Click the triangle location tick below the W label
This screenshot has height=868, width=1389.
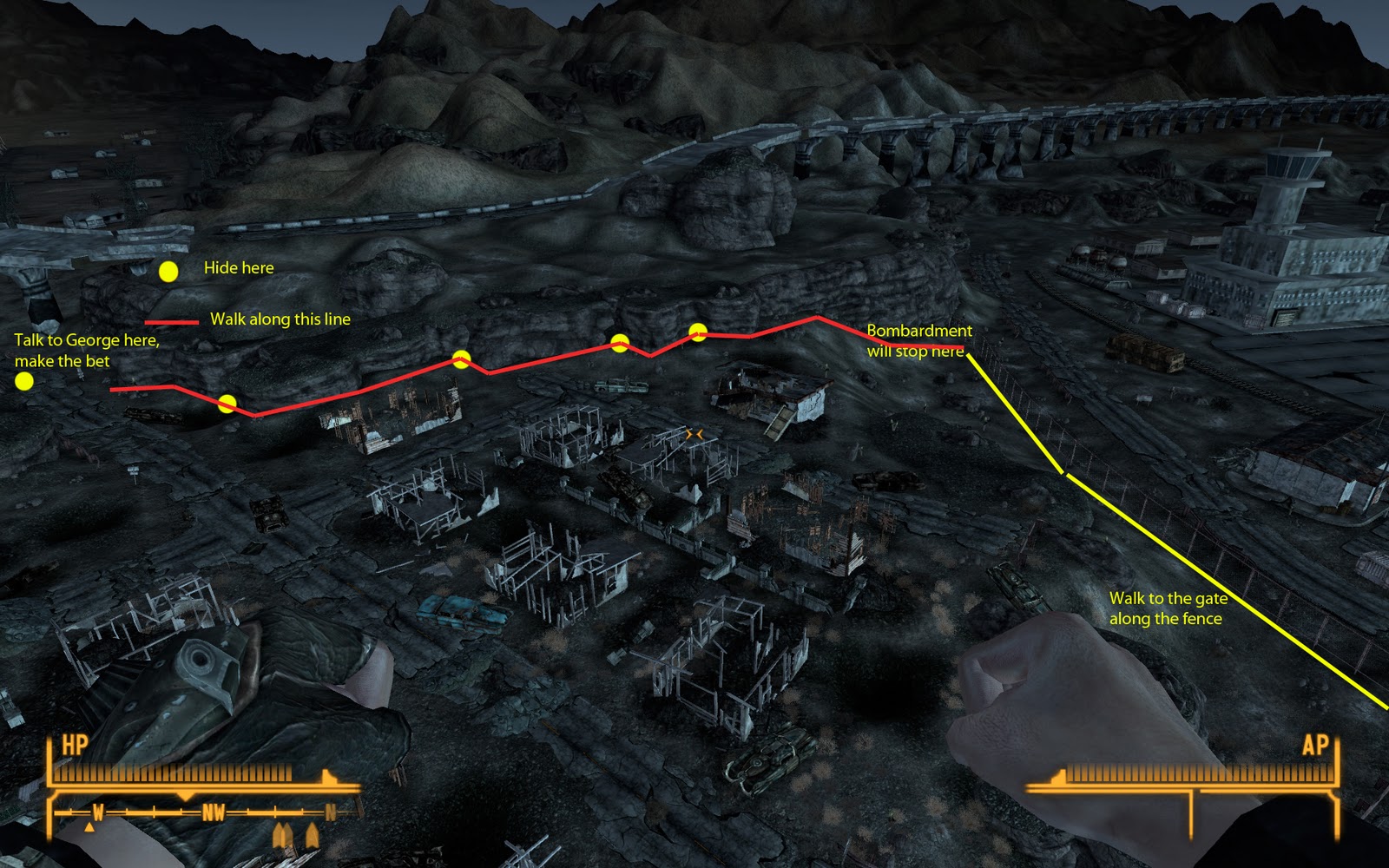point(90,828)
